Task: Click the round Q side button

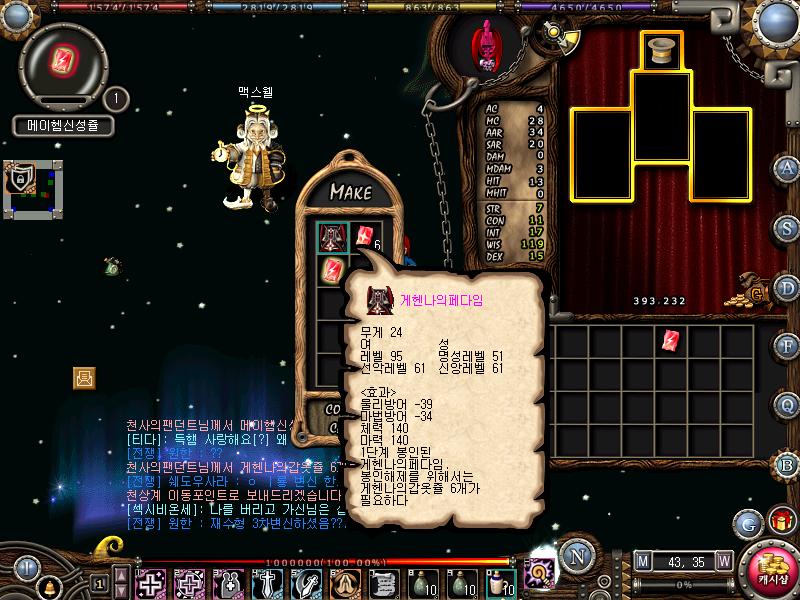Action: coord(787,403)
